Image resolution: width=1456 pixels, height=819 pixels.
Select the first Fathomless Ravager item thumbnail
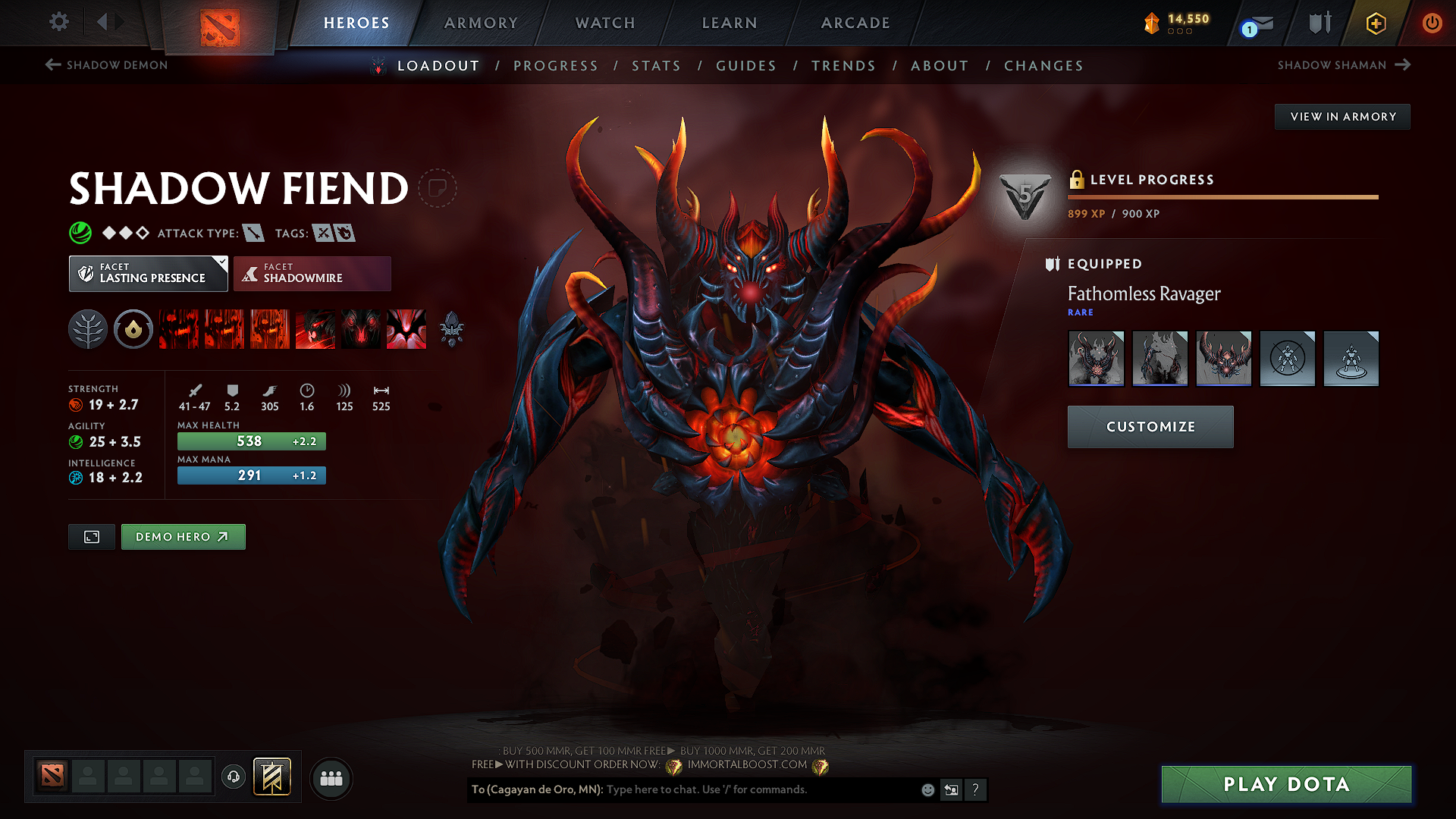[x=1096, y=359]
